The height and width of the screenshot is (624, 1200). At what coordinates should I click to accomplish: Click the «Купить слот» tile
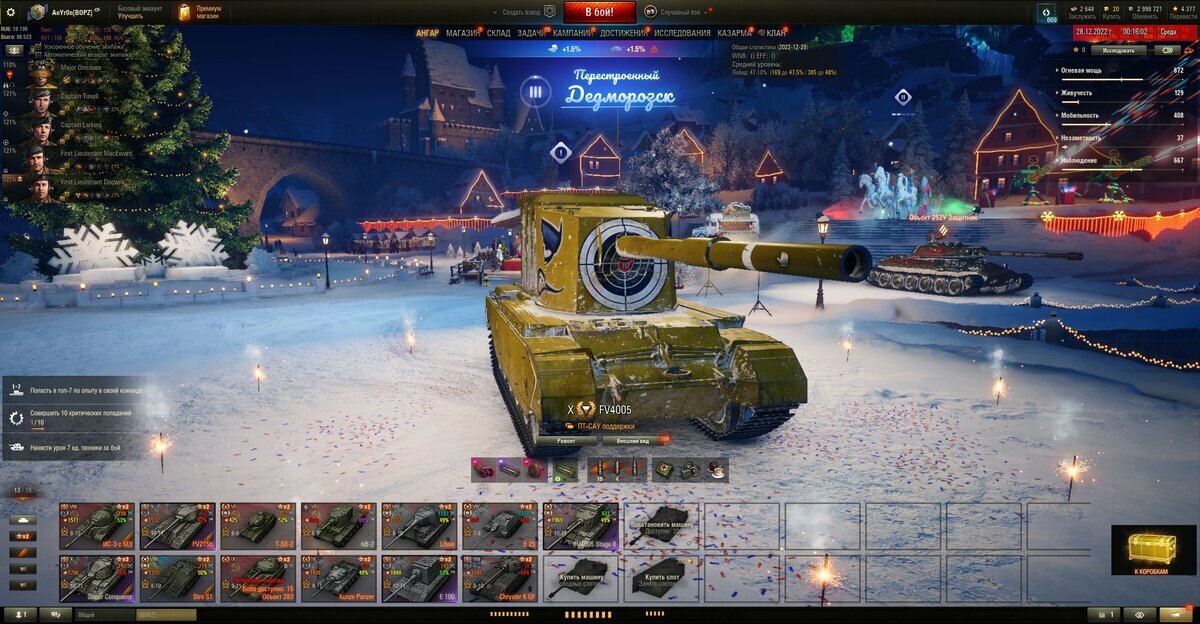pyautogui.click(x=661, y=578)
